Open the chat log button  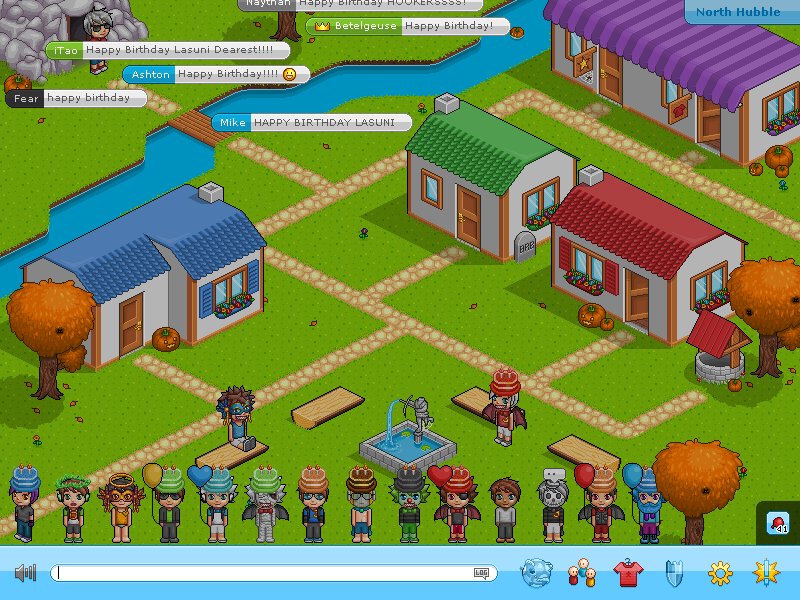point(482,573)
